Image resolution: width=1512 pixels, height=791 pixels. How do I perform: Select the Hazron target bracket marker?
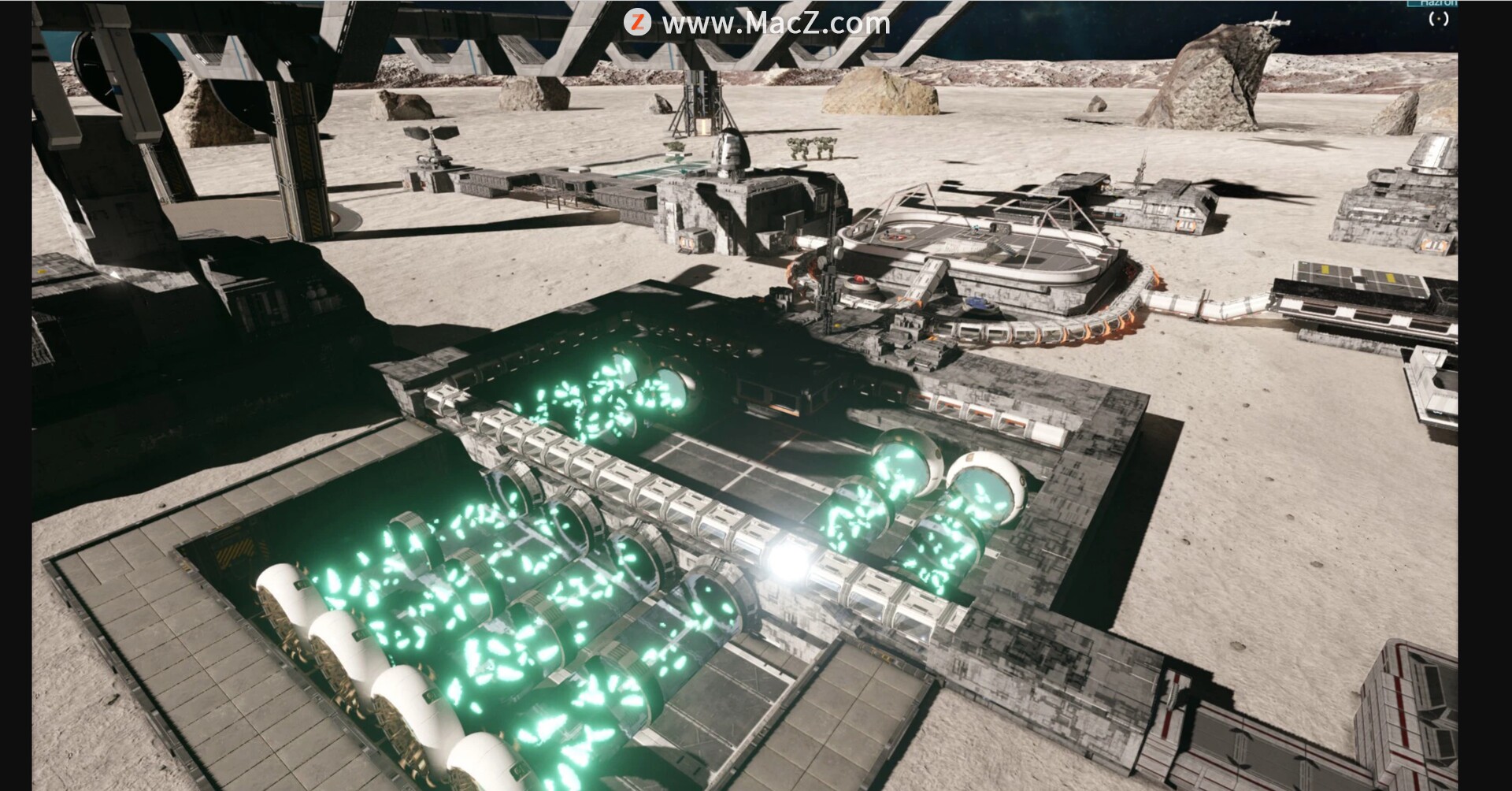click(1439, 19)
